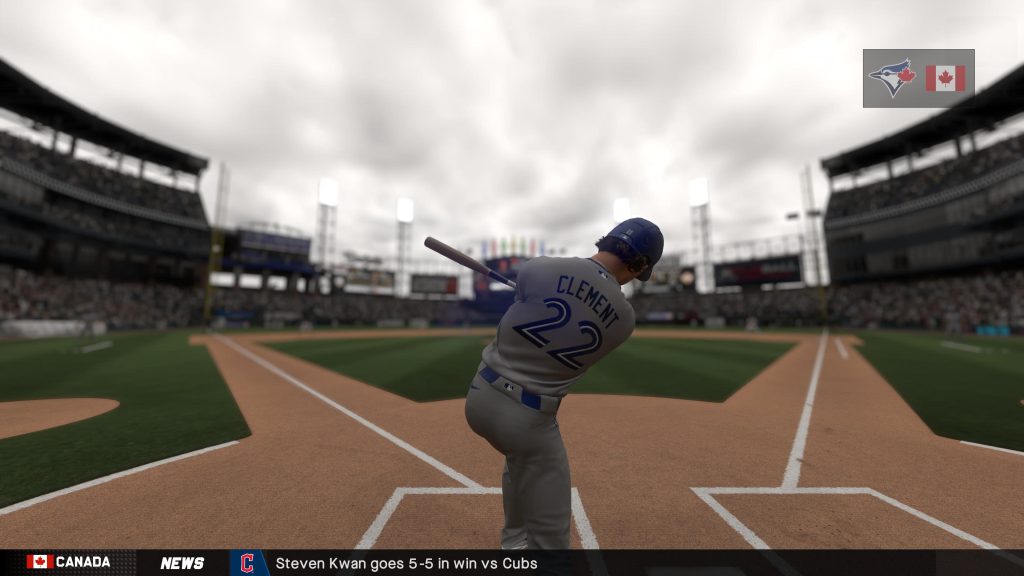Select the Canadian flag in the team badge

[x=945, y=78]
